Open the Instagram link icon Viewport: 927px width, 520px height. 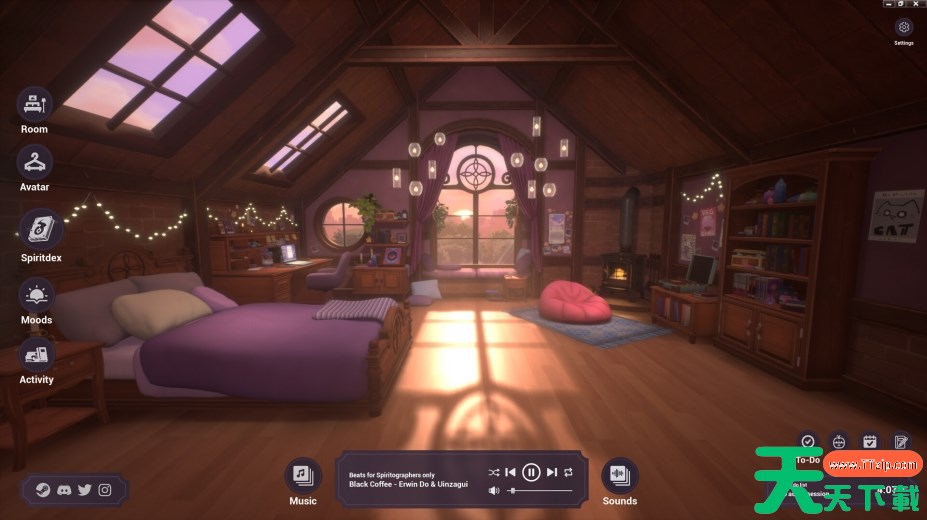point(105,490)
